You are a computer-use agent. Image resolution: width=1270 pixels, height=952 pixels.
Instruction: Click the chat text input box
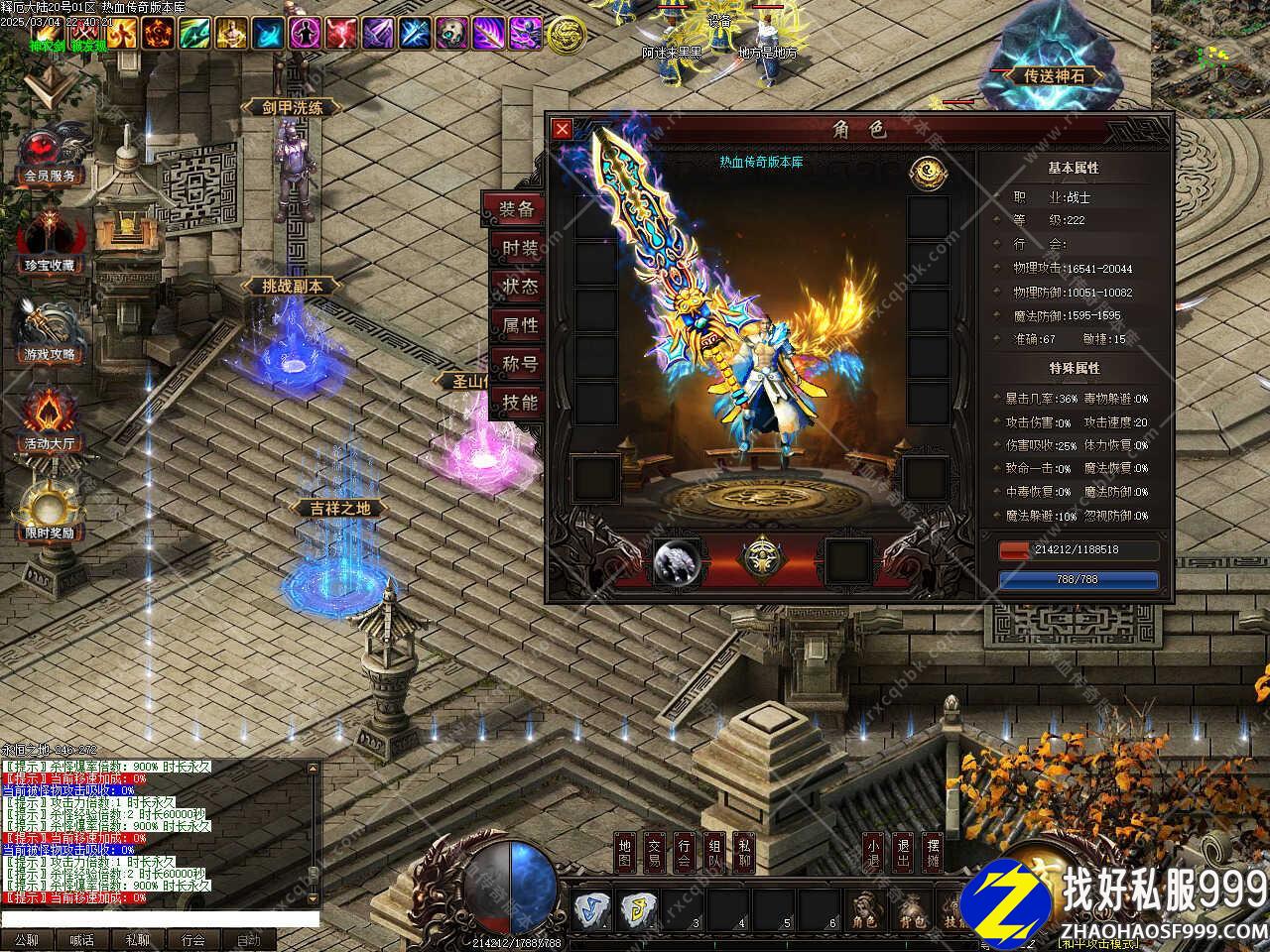[159, 919]
